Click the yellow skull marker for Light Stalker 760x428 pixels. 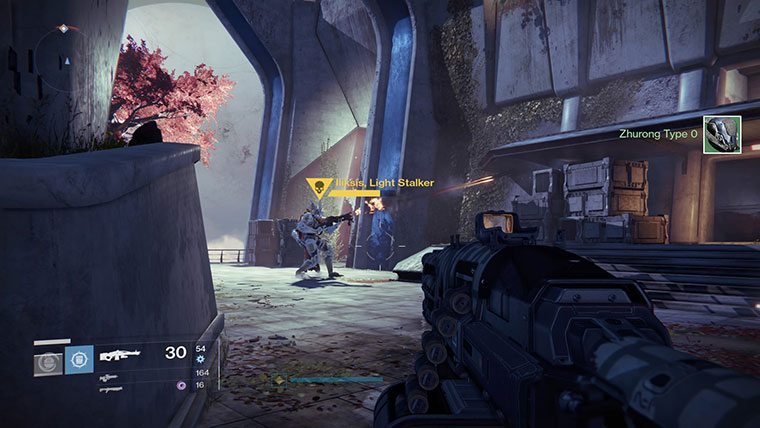coord(318,187)
